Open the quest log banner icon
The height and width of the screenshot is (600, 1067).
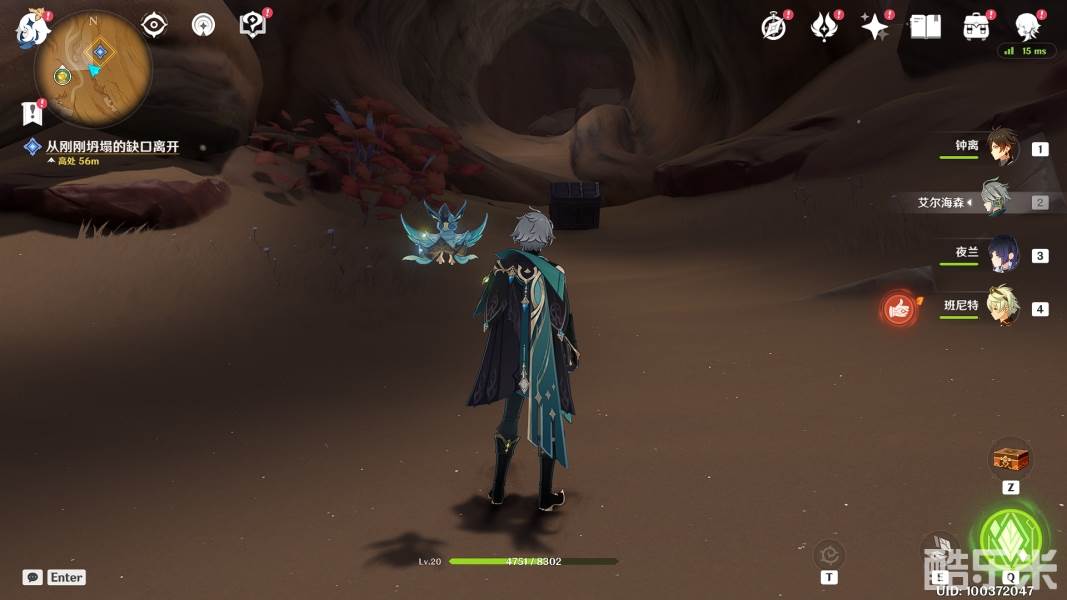[x=32, y=113]
